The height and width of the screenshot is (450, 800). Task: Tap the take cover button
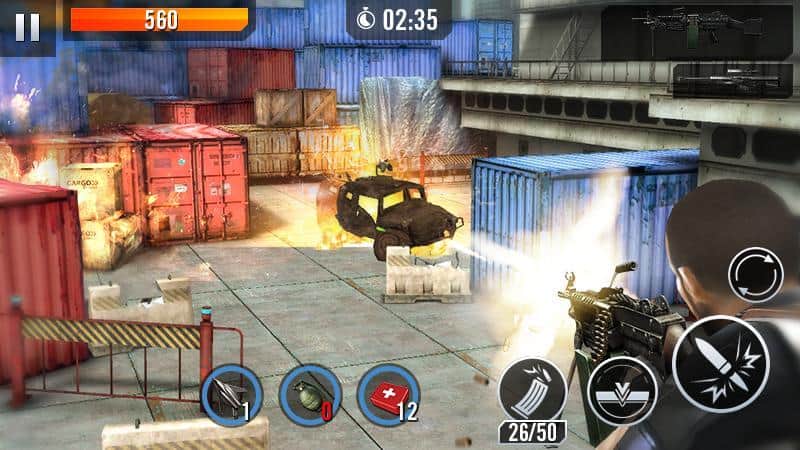(x=622, y=390)
